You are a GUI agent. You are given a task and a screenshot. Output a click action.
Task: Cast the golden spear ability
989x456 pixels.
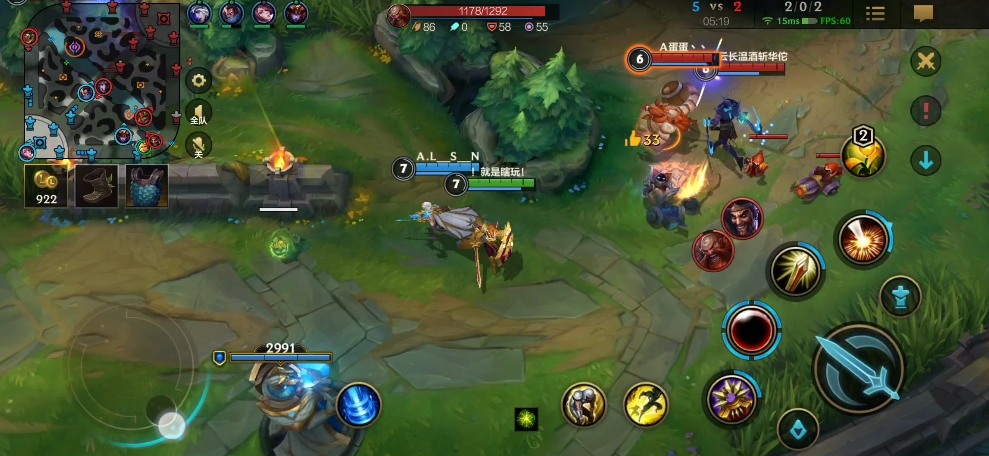(796, 272)
